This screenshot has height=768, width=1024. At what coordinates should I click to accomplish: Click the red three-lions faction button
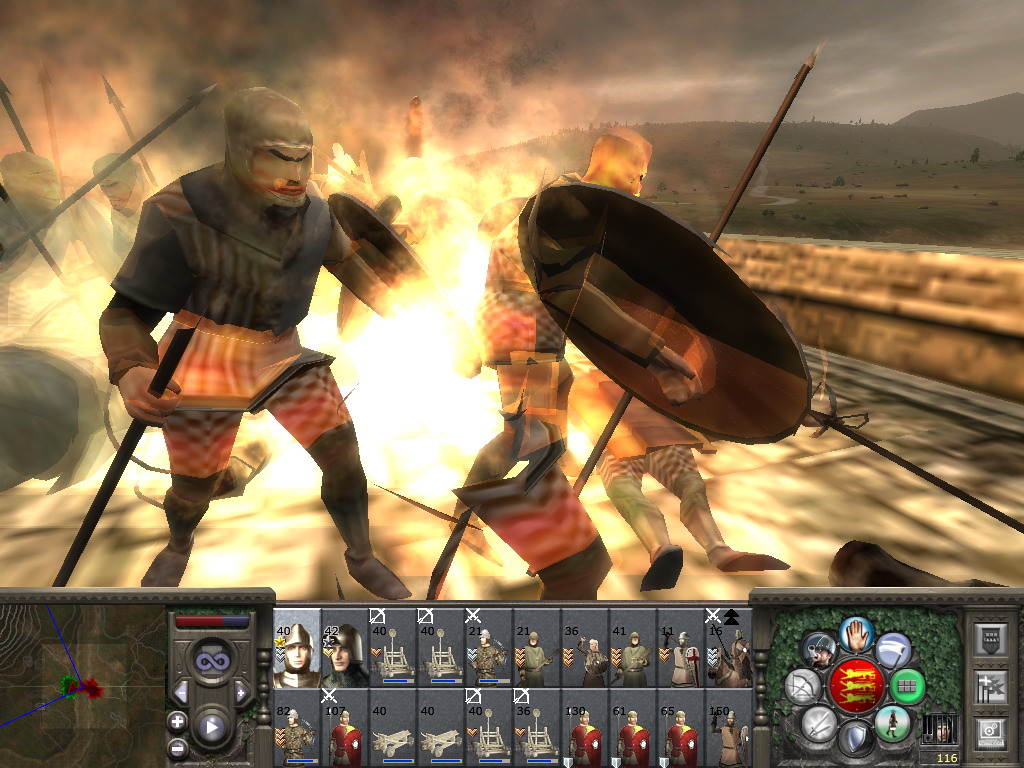coord(857,686)
